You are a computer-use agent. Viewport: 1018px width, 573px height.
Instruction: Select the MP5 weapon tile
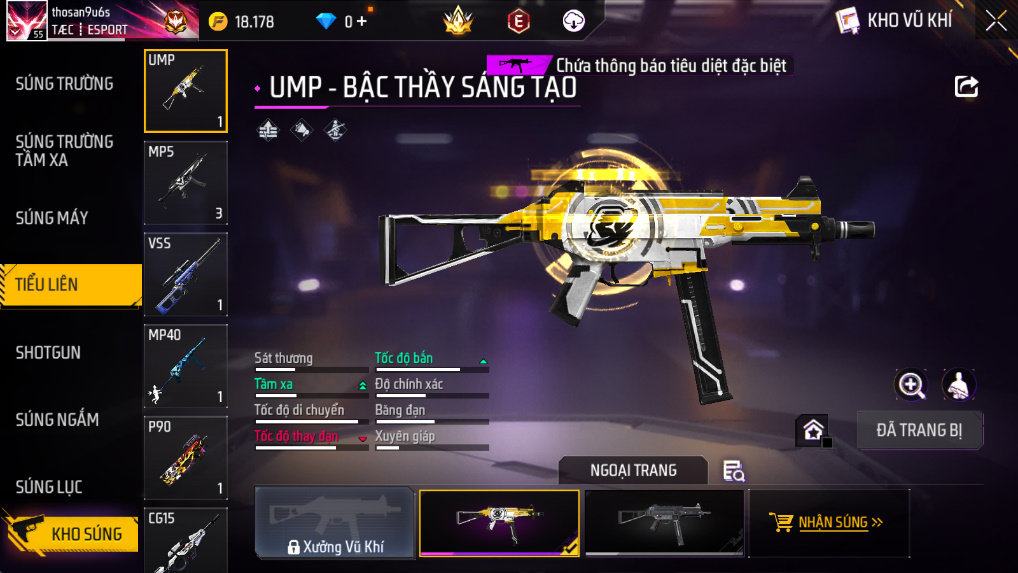186,183
